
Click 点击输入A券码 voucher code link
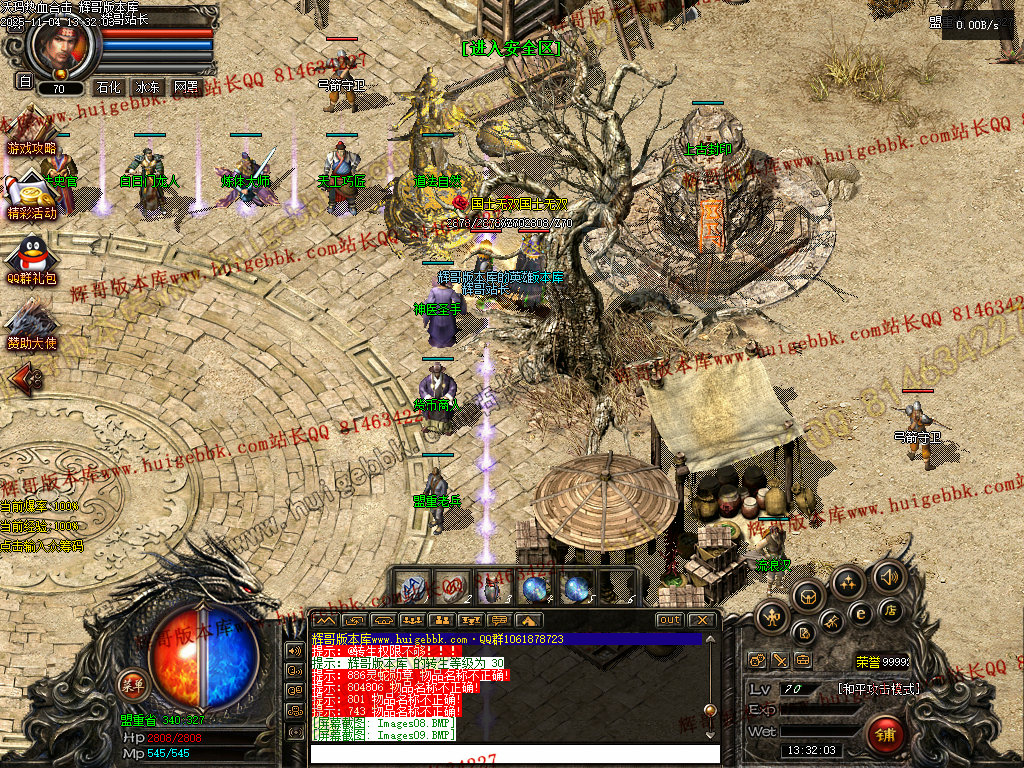coord(42,546)
